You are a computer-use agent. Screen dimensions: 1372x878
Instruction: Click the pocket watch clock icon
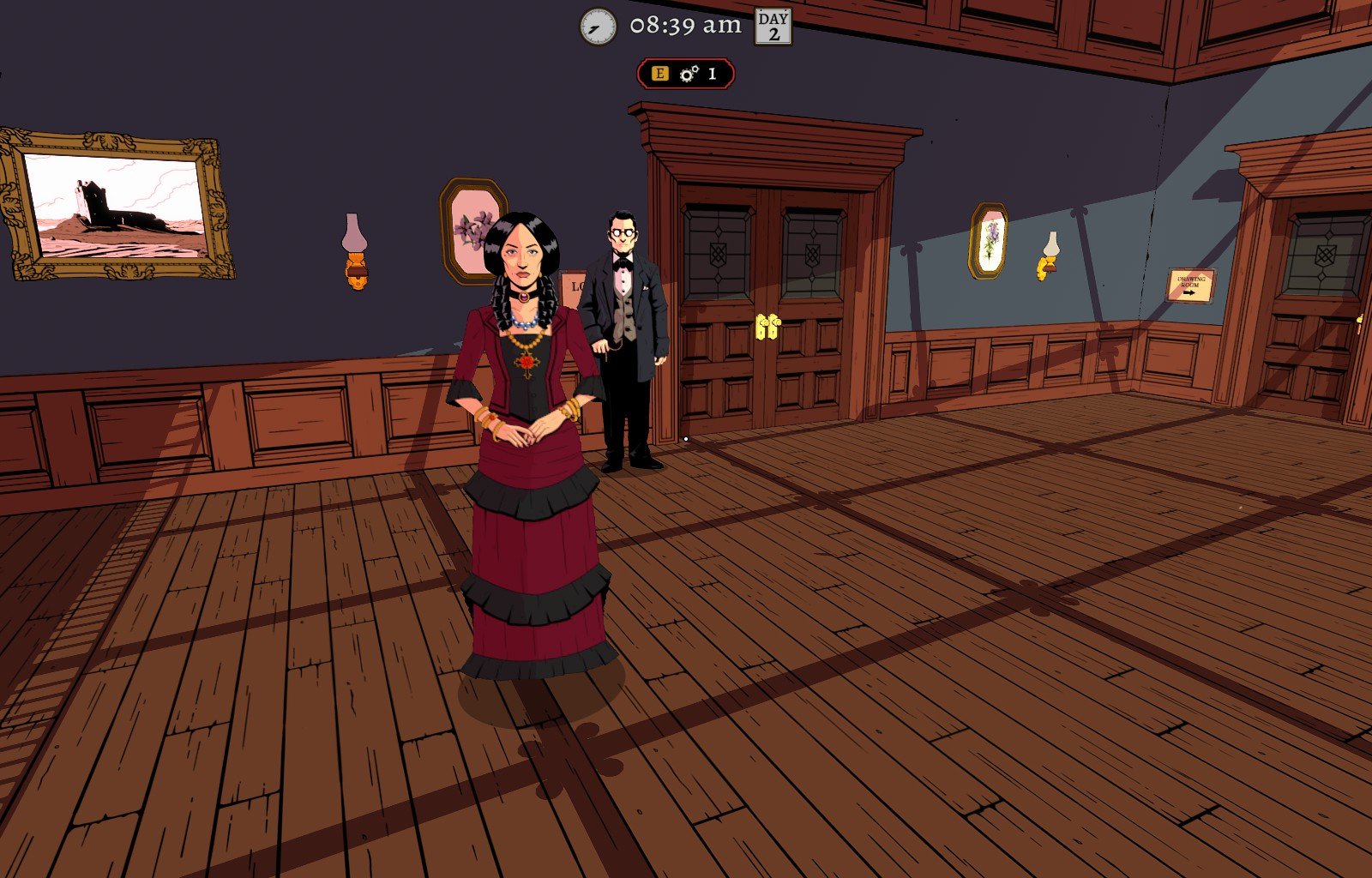pyautogui.click(x=598, y=27)
